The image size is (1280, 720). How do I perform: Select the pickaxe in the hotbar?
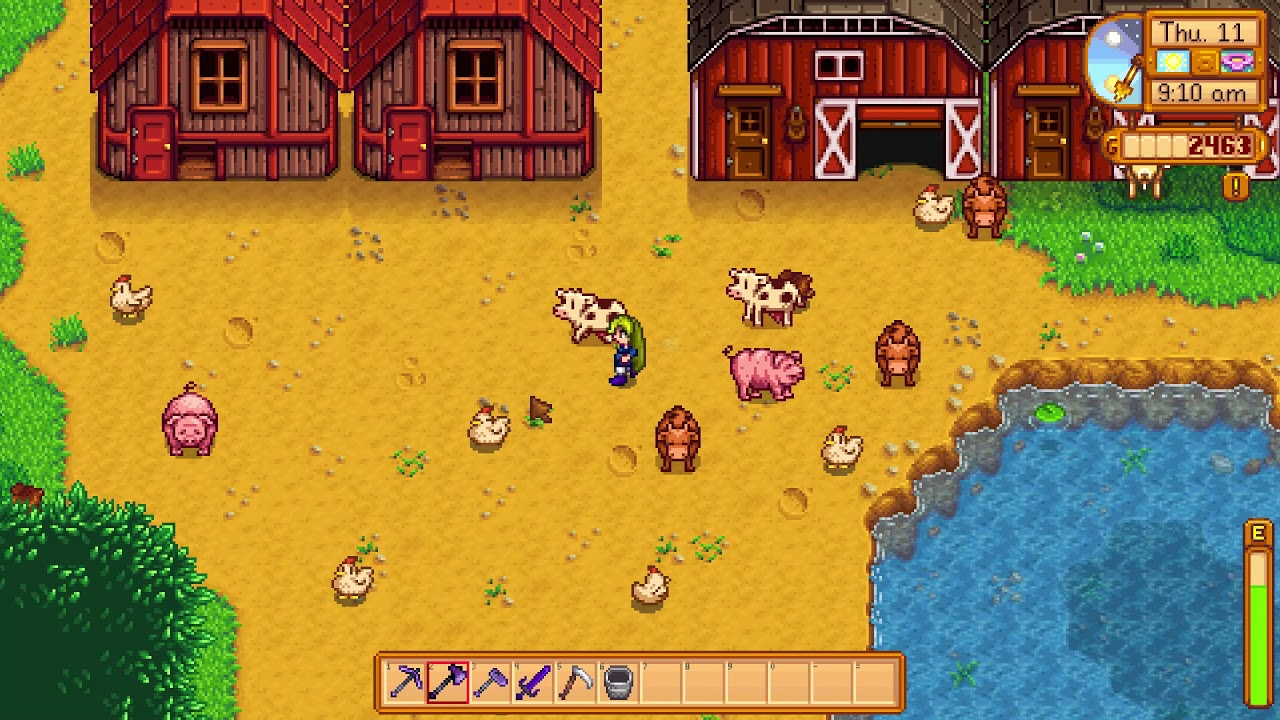[405, 682]
